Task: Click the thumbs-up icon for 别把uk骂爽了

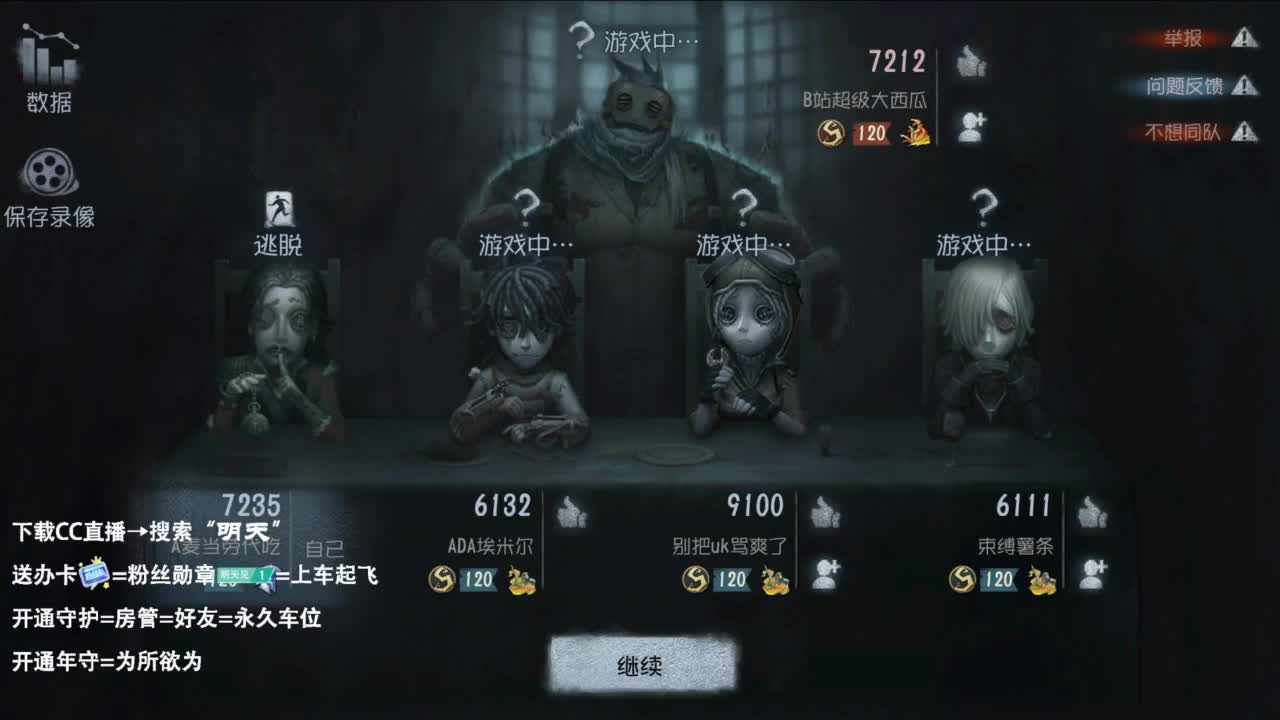Action: pos(824,512)
